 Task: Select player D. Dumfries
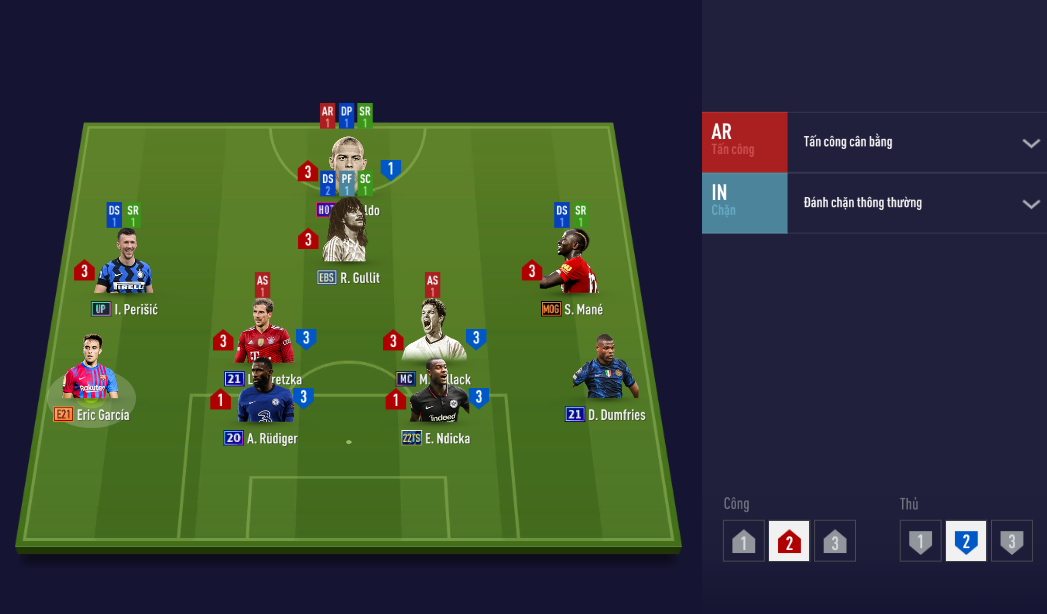[604, 371]
